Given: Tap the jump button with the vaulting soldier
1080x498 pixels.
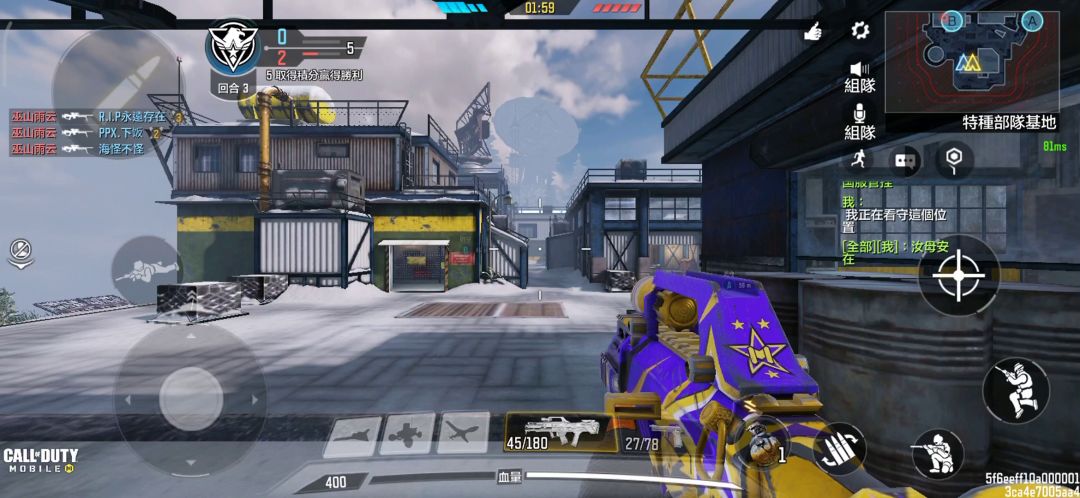Looking at the screenshot, I should click(1015, 389).
